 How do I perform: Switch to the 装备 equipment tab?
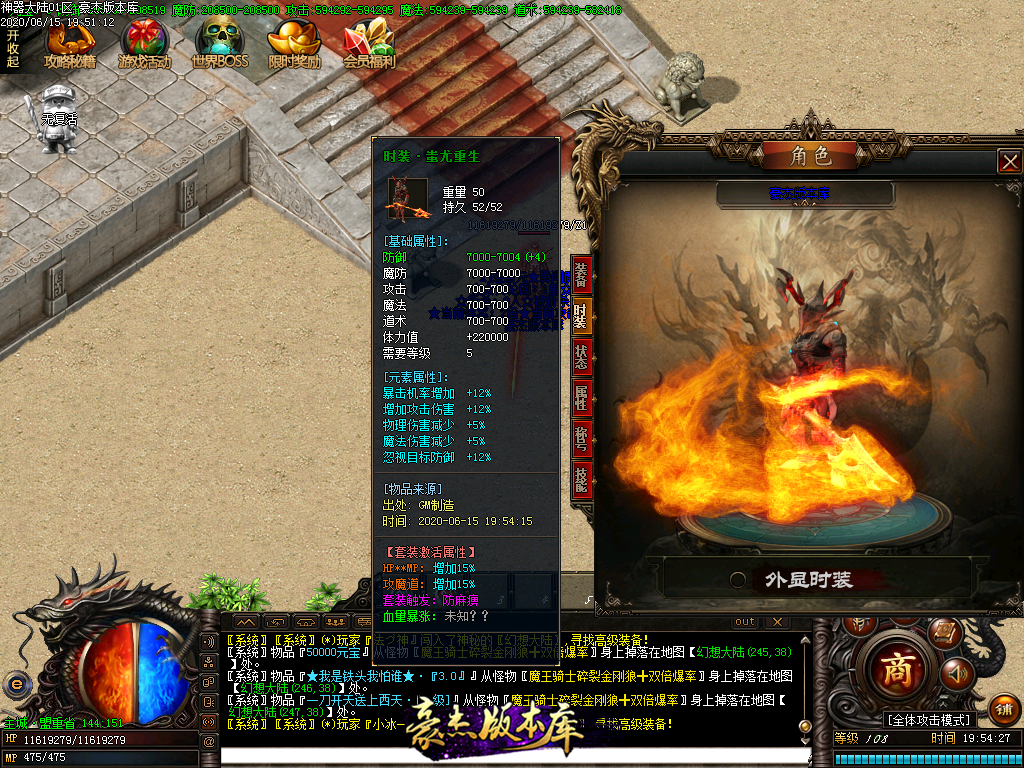581,275
